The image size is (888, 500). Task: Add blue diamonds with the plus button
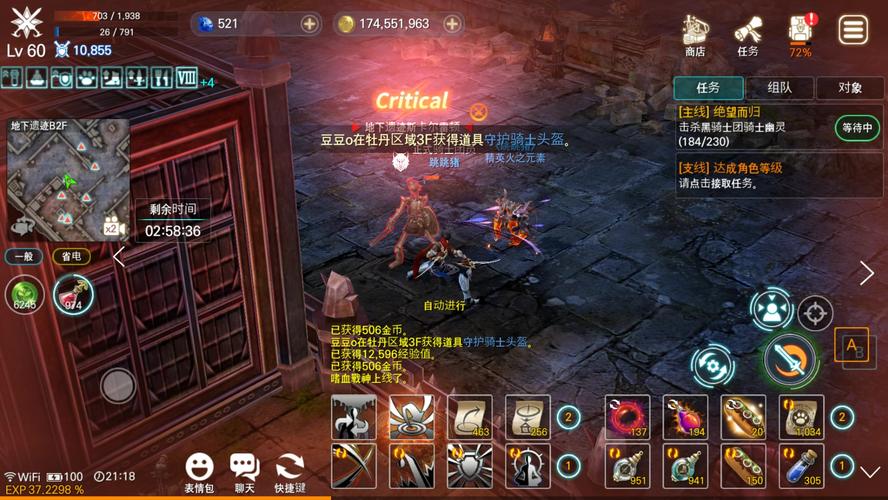coord(310,23)
